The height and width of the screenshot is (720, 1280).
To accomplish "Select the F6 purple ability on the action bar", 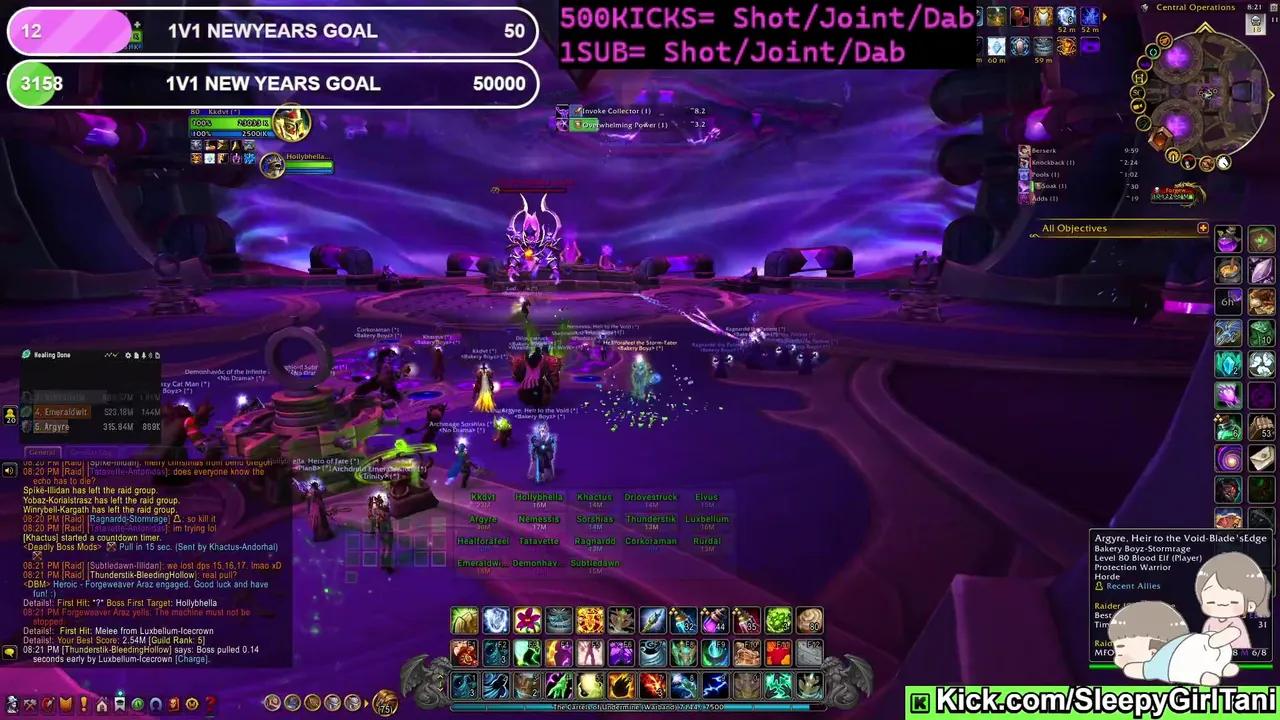I will click(x=622, y=653).
